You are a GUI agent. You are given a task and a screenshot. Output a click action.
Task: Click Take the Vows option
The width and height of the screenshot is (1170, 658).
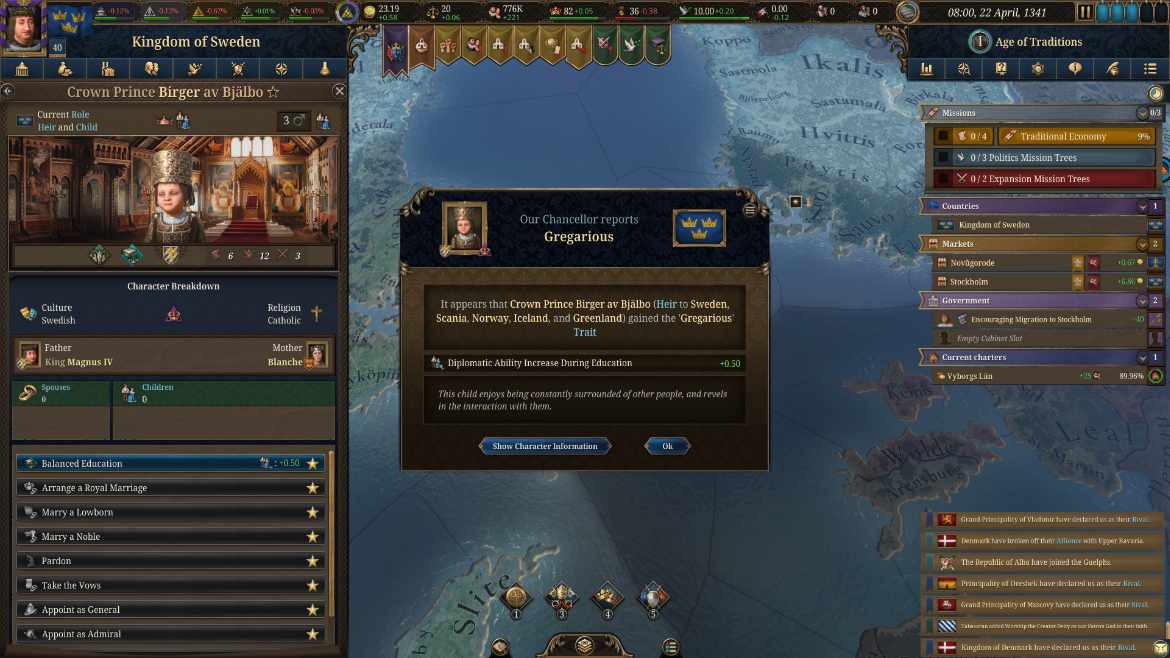(160, 585)
